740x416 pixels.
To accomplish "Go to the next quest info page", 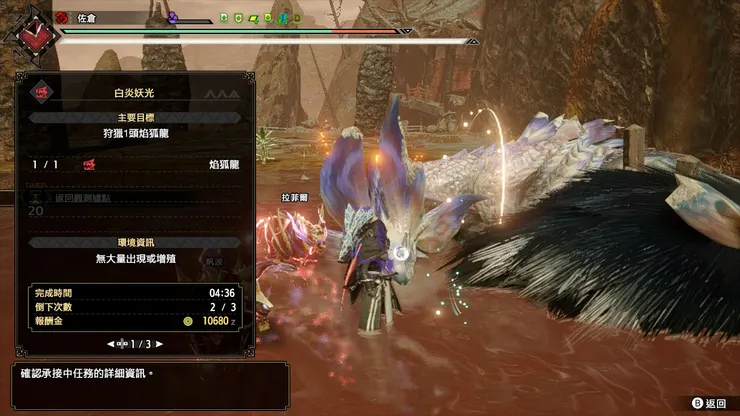I will [158, 343].
